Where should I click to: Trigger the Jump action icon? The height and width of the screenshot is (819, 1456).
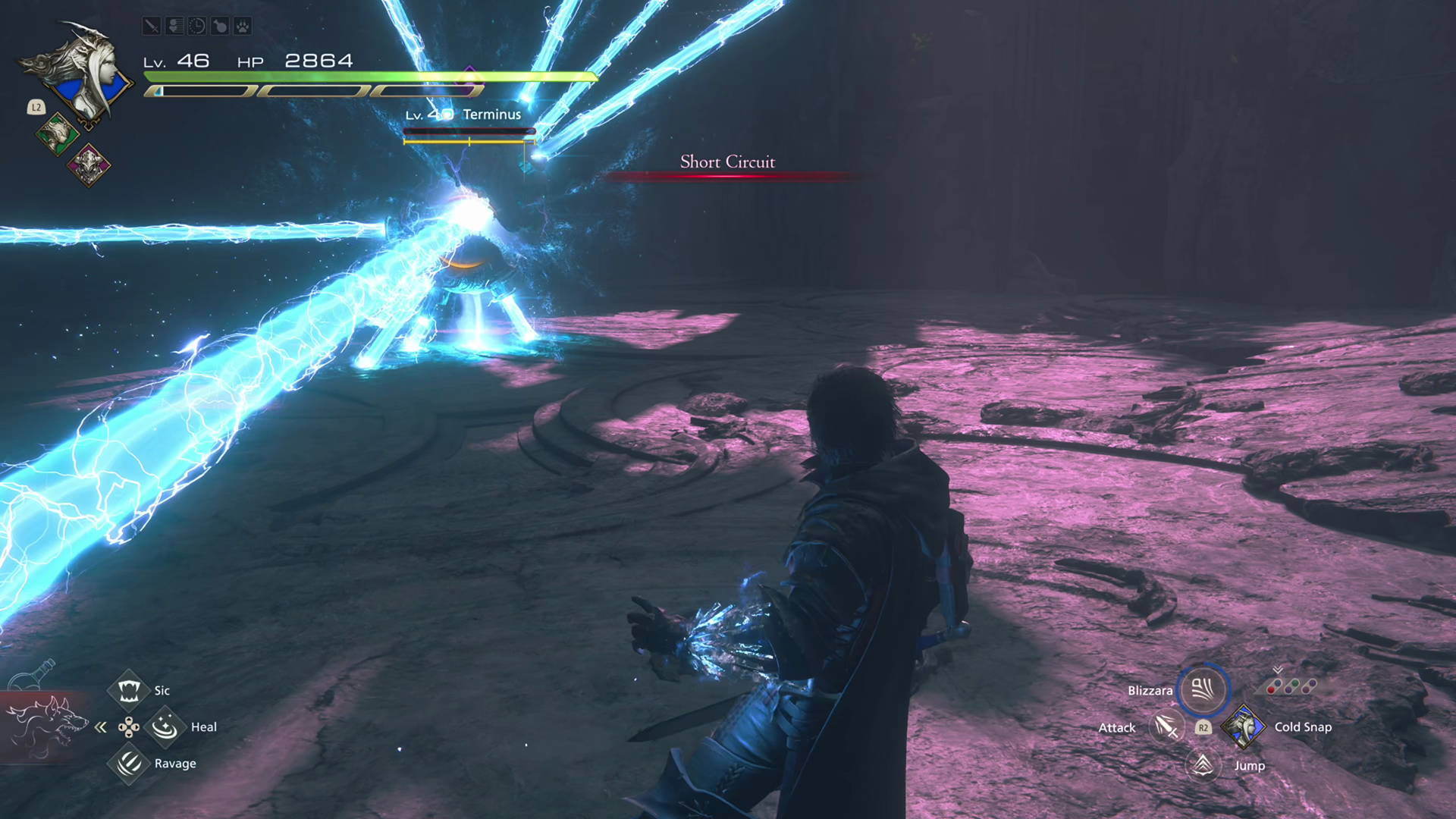1203,765
